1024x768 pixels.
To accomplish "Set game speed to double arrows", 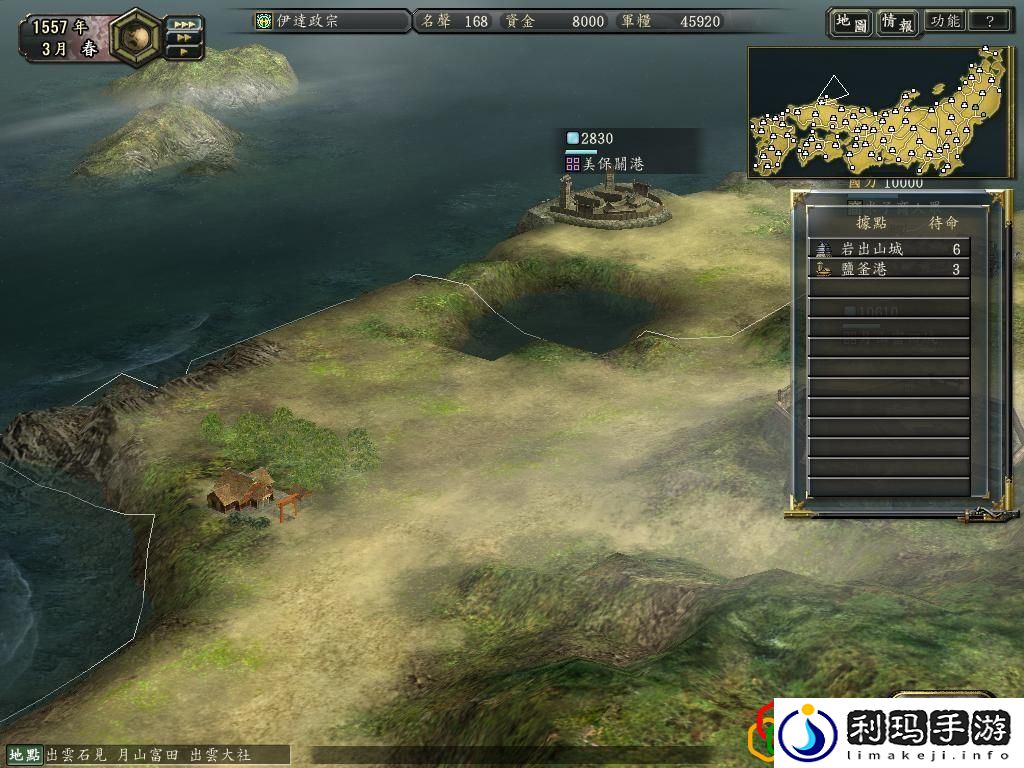I will [x=183, y=37].
